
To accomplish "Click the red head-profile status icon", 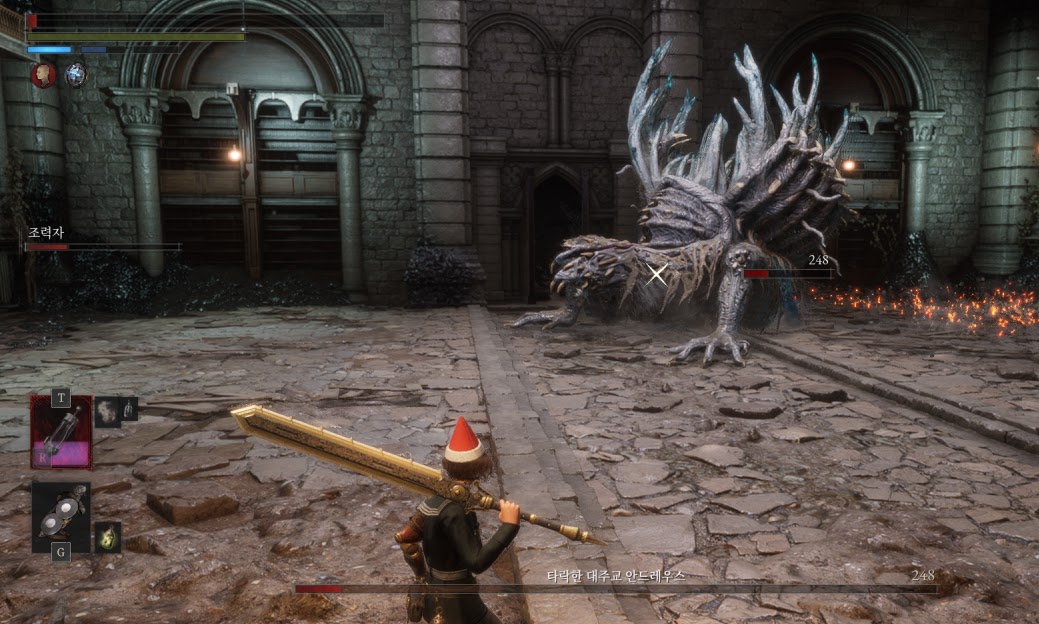I will pyautogui.click(x=43, y=75).
